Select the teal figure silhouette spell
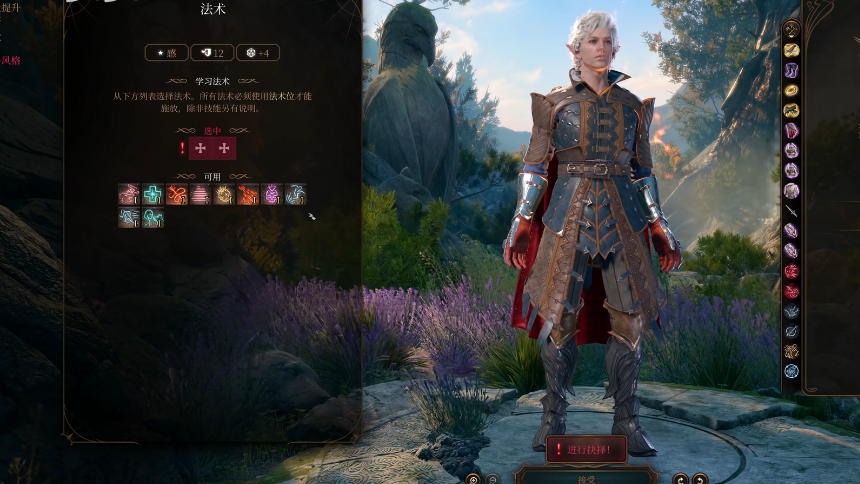Image resolution: width=860 pixels, height=484 pixels. coord(153,218)
